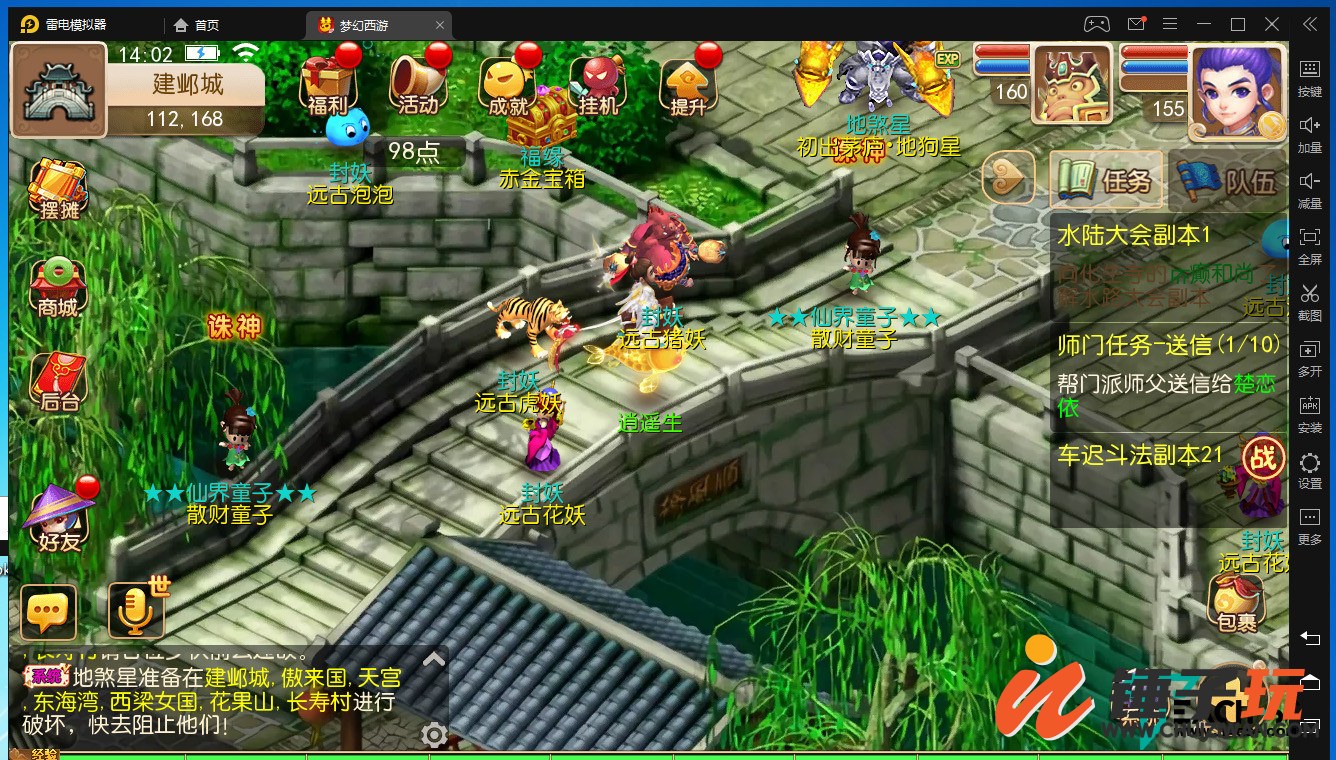1336x760 pixels.
Task: Activate the microphone voice chat button
Action: click(x=135, y=611)
